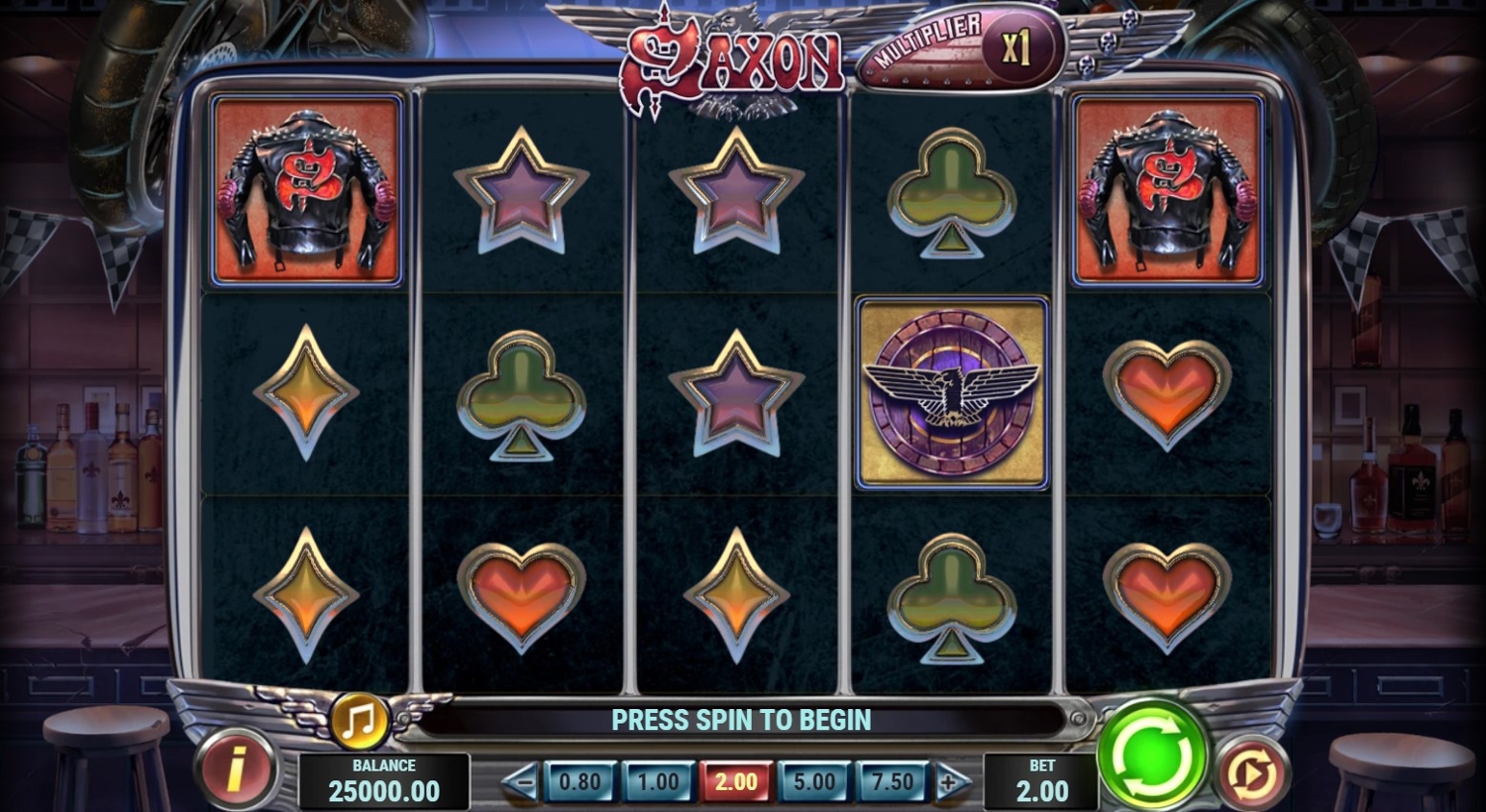Select the 0.80 bet amount
The width and height of the screenshot is (1486, 812).
click(581, 782)
